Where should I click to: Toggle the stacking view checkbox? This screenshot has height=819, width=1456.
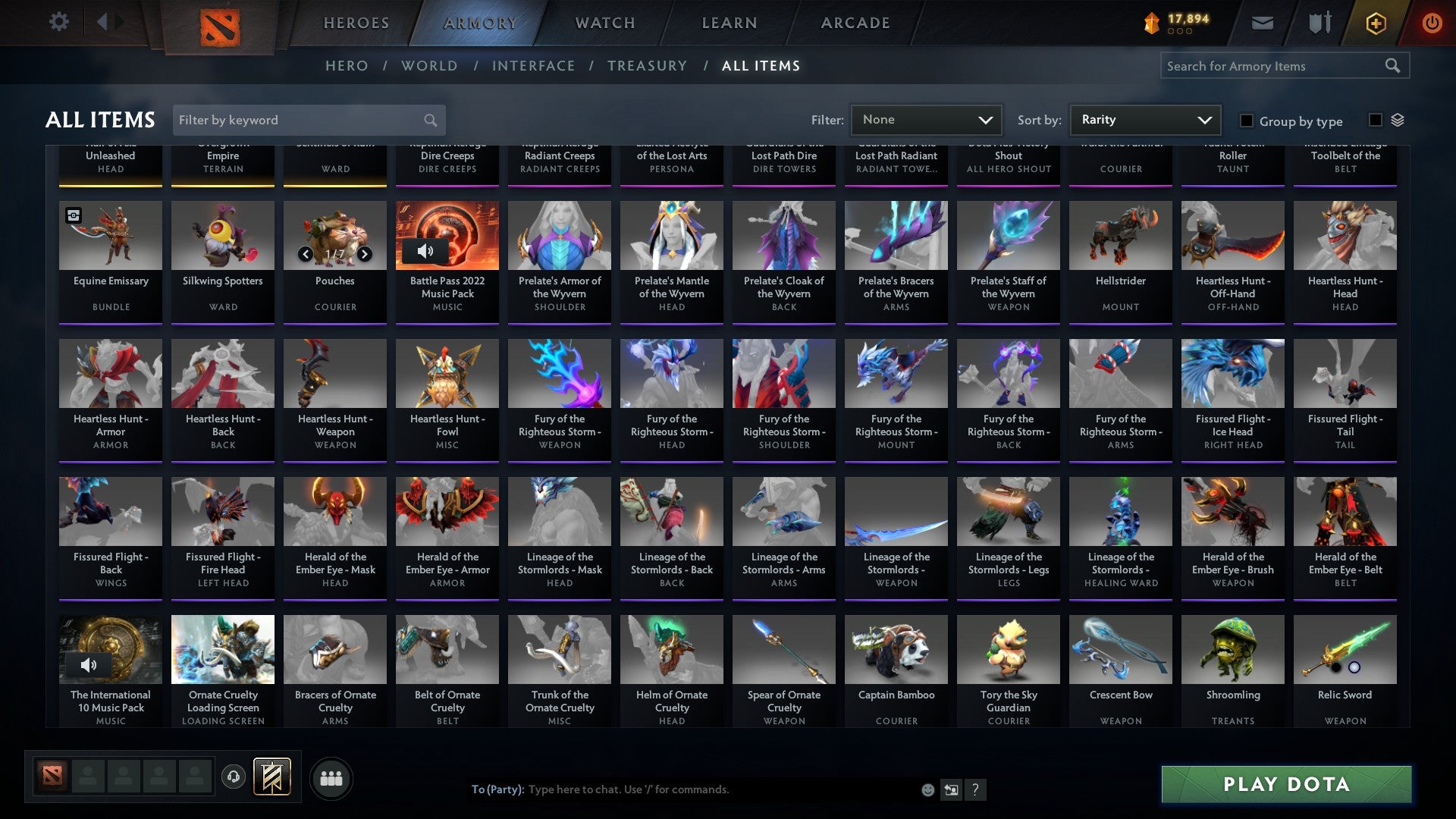pos(1375,119)
